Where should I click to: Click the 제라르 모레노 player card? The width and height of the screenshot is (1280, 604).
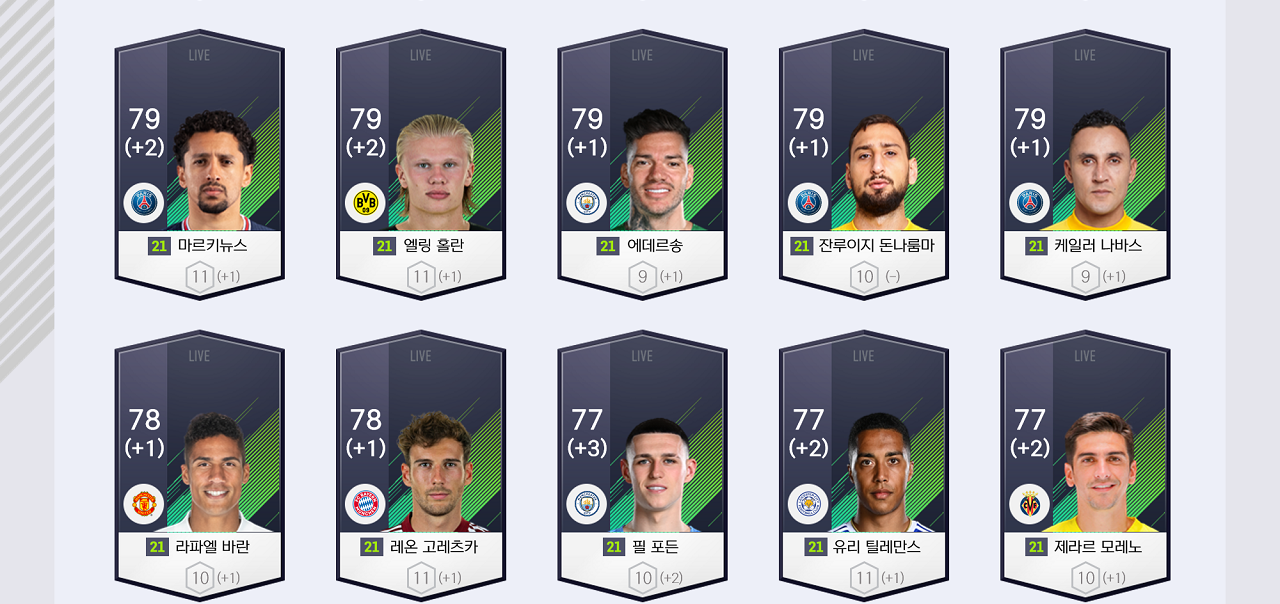pyautogui.click(x=1085, y=466)
